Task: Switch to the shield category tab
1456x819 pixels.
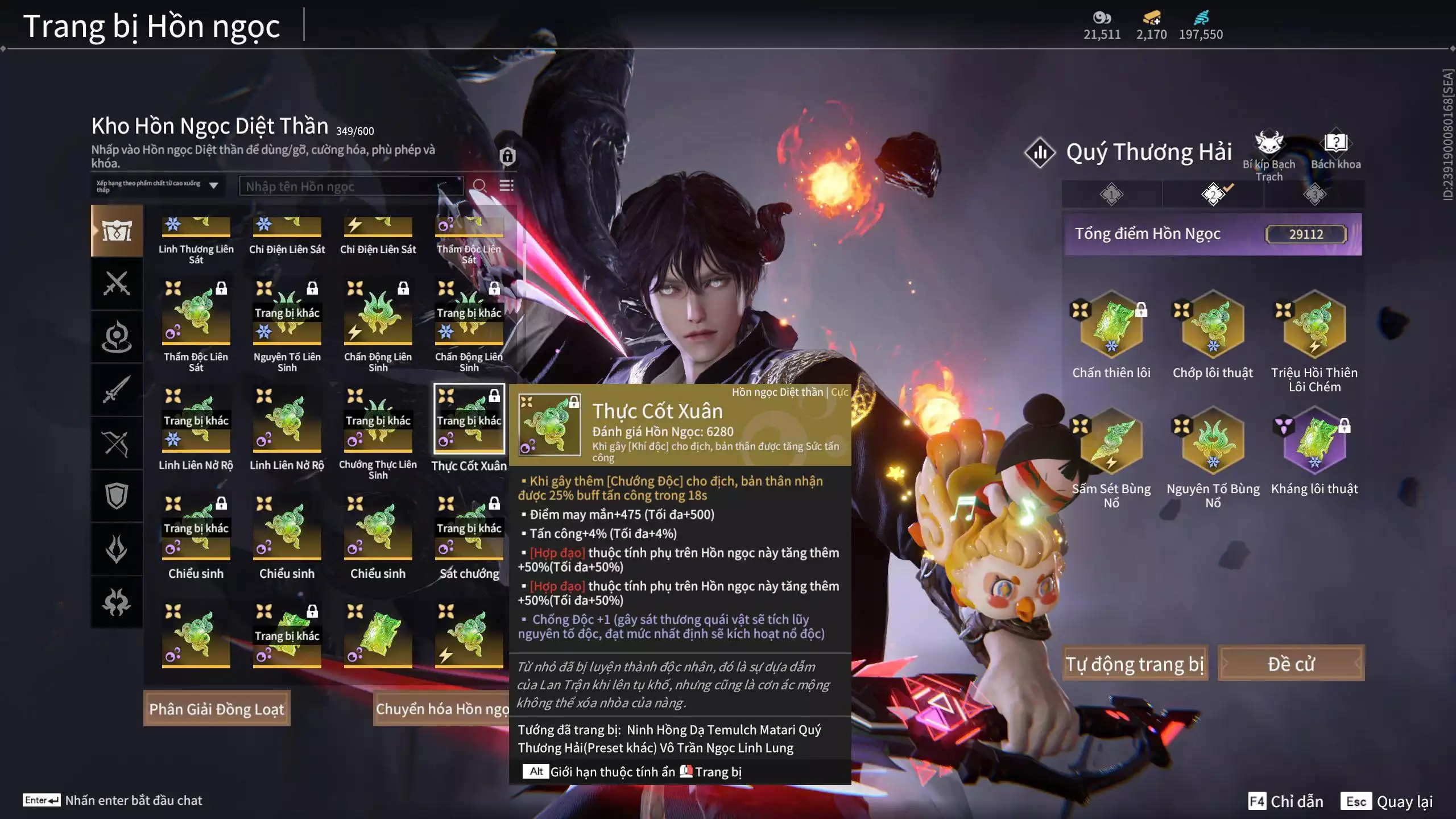Action: point(117,496)
